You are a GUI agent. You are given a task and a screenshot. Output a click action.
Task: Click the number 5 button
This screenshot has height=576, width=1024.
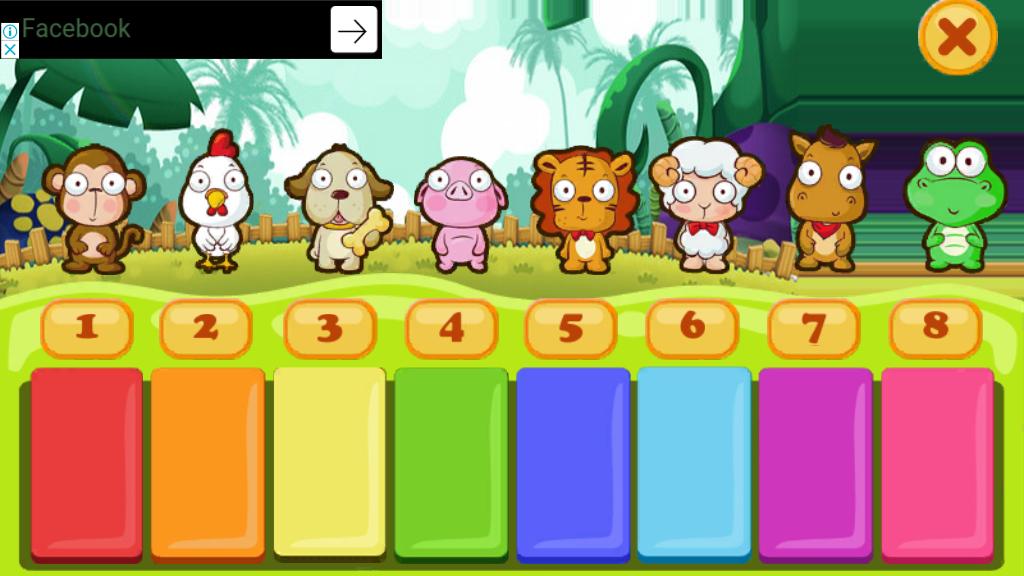[x=571, y=328]
